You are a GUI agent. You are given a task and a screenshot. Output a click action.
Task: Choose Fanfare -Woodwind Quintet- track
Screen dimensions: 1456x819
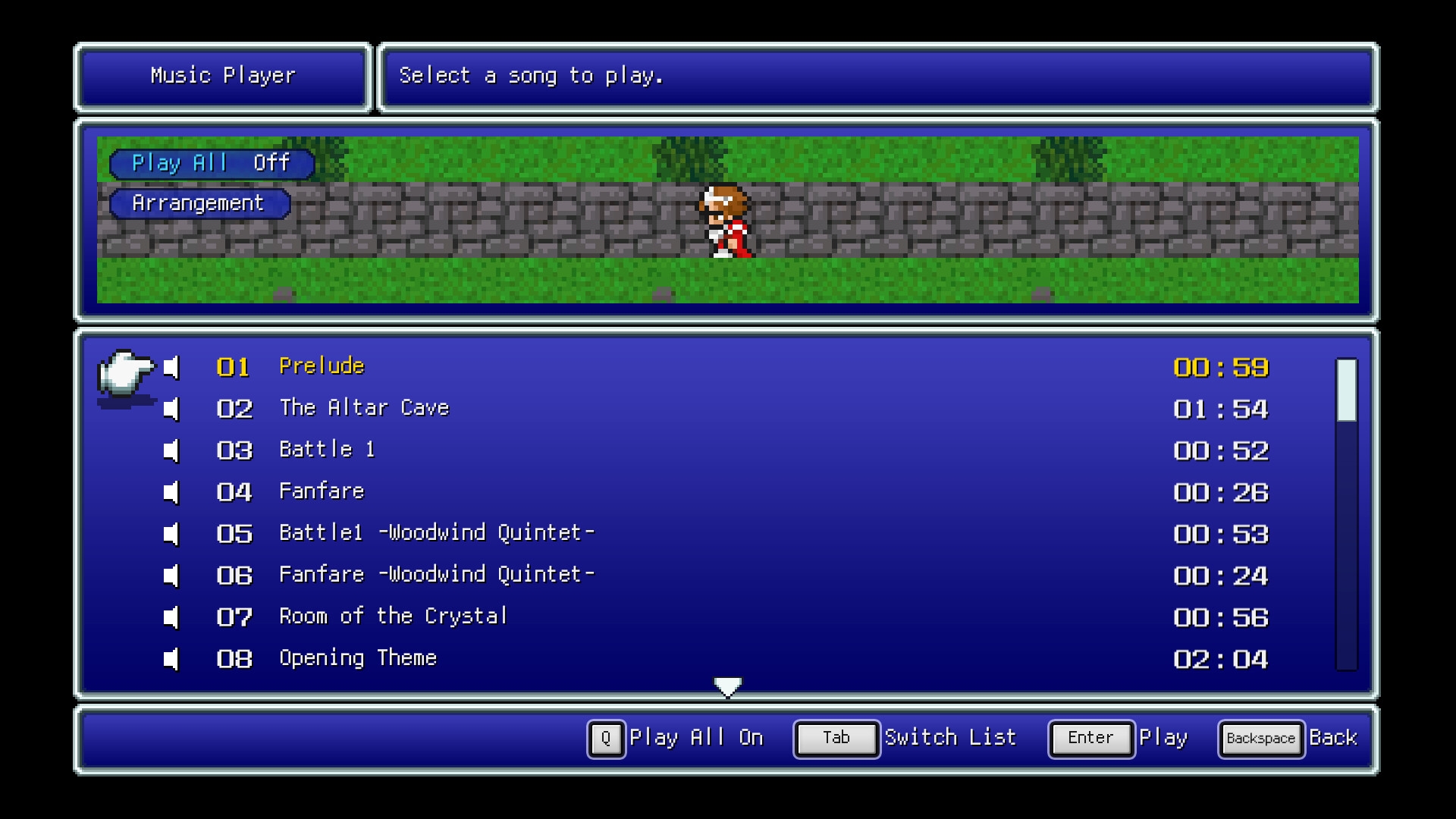pos(436,576)
